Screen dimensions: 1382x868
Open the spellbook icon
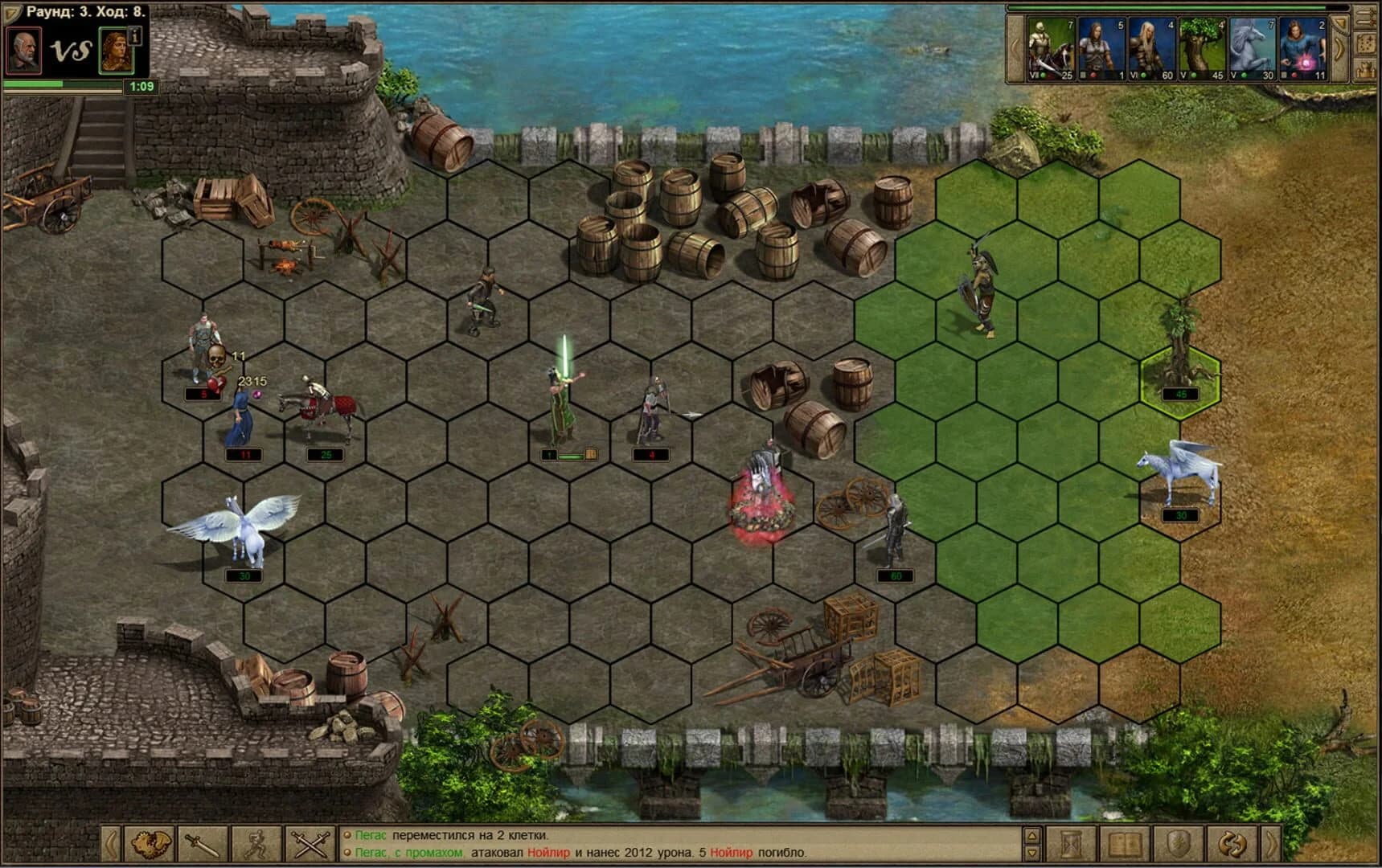[x=1126, y=844]
